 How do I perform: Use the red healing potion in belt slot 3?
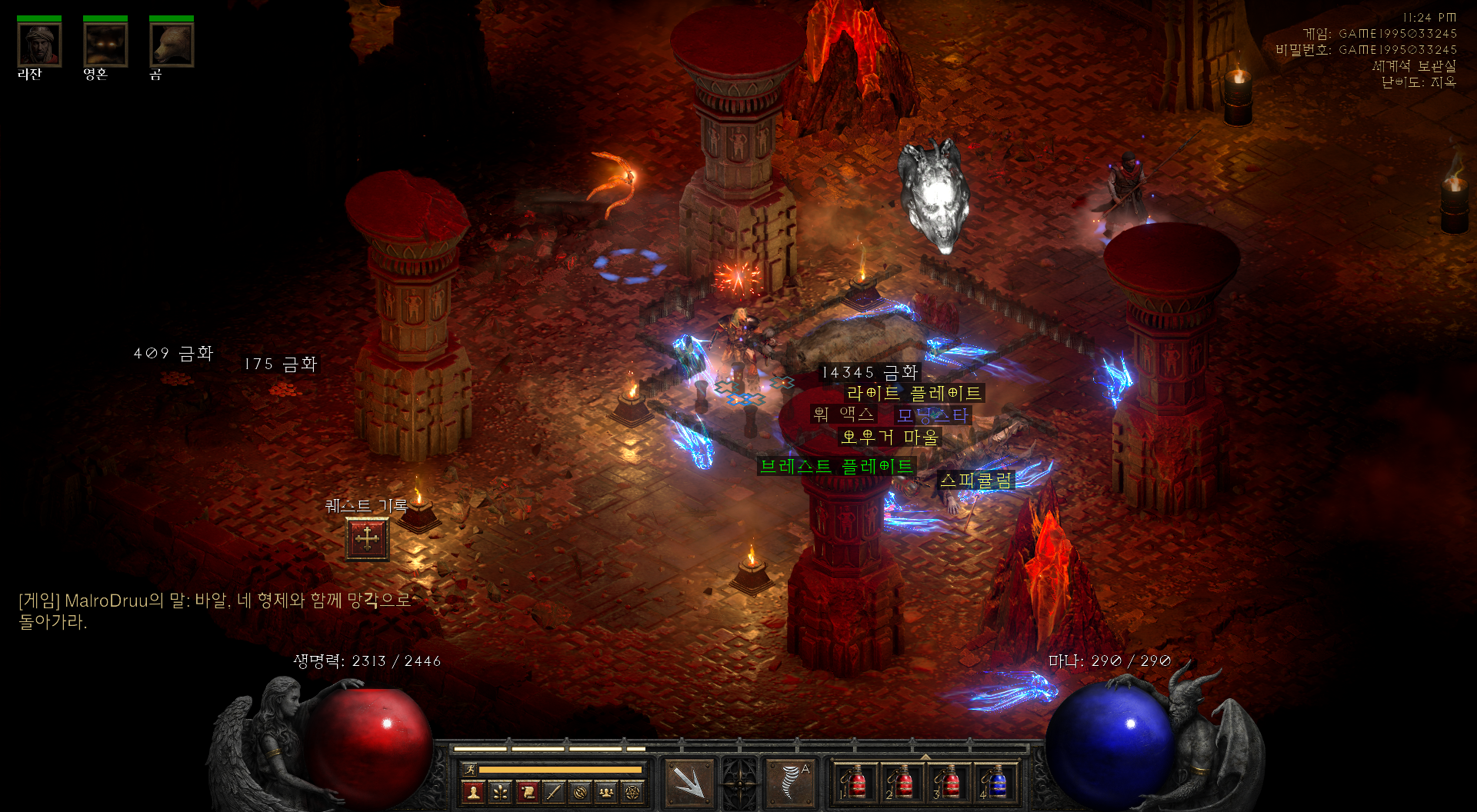click(949, 783)
